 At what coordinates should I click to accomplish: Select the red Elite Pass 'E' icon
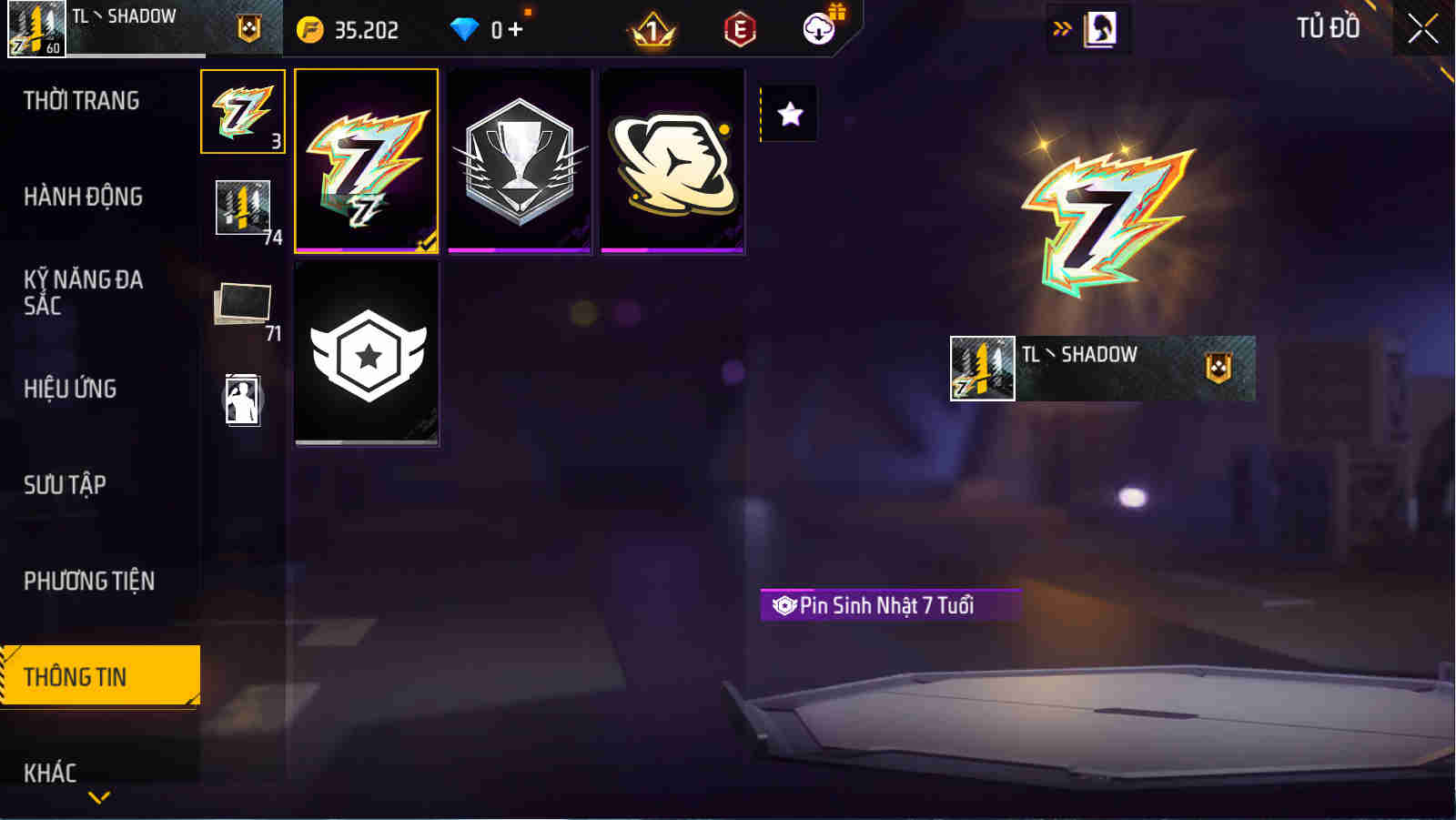pyautogui.click(x=739, y=28)
